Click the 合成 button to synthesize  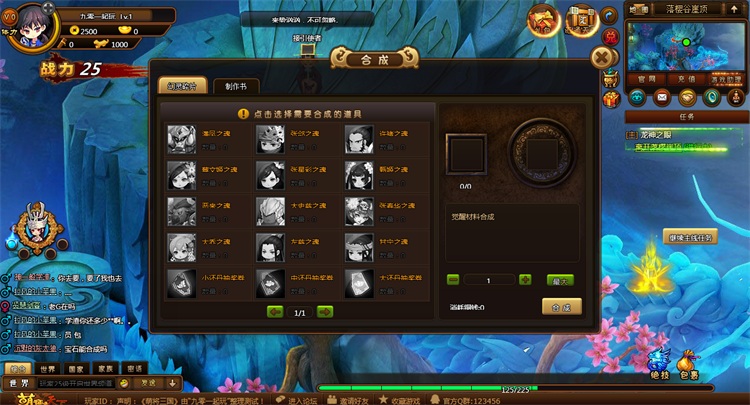pos(562,306)
